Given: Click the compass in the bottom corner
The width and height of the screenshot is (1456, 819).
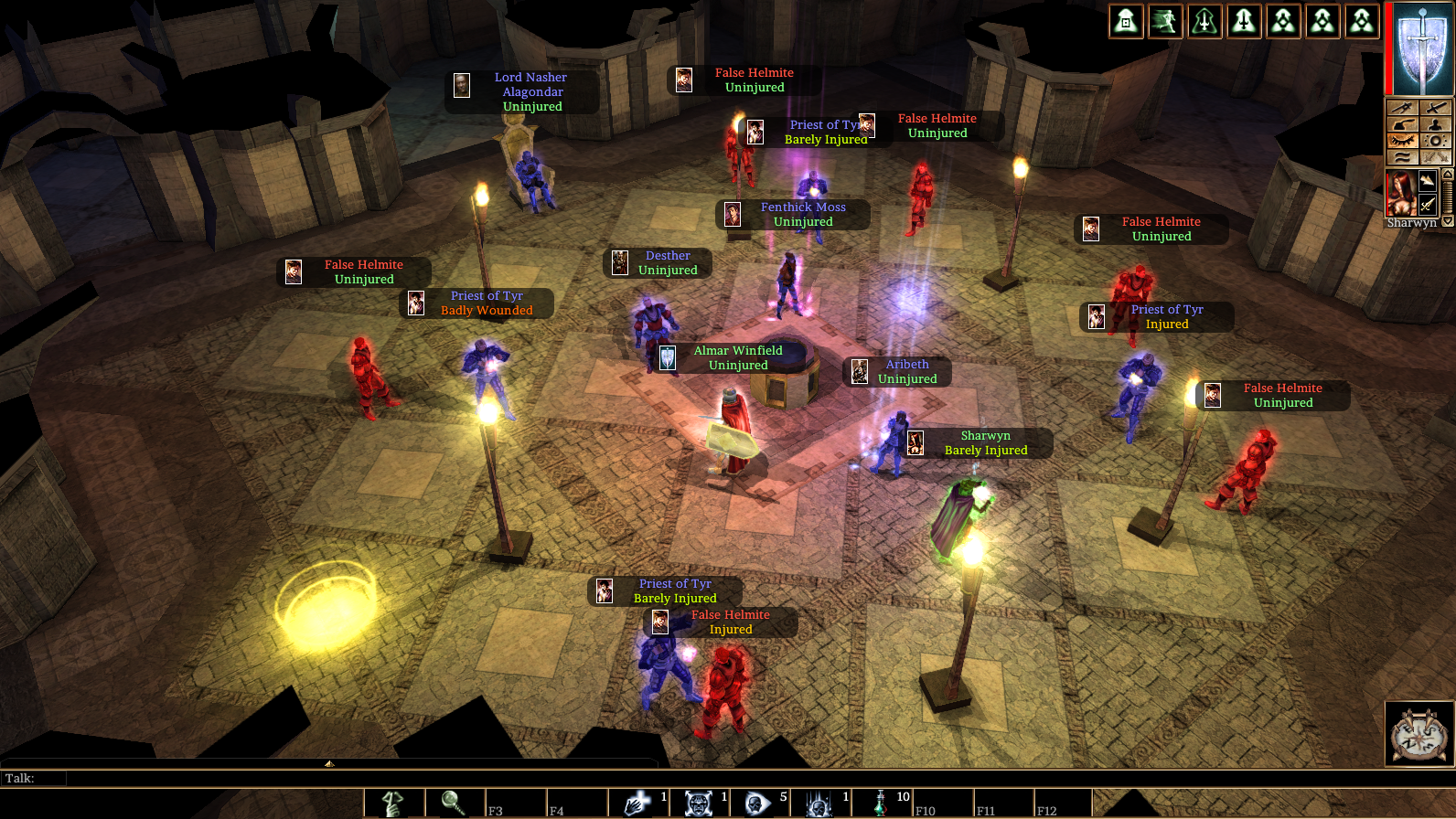Looking at the screenshot, I should pos(1419,732).
